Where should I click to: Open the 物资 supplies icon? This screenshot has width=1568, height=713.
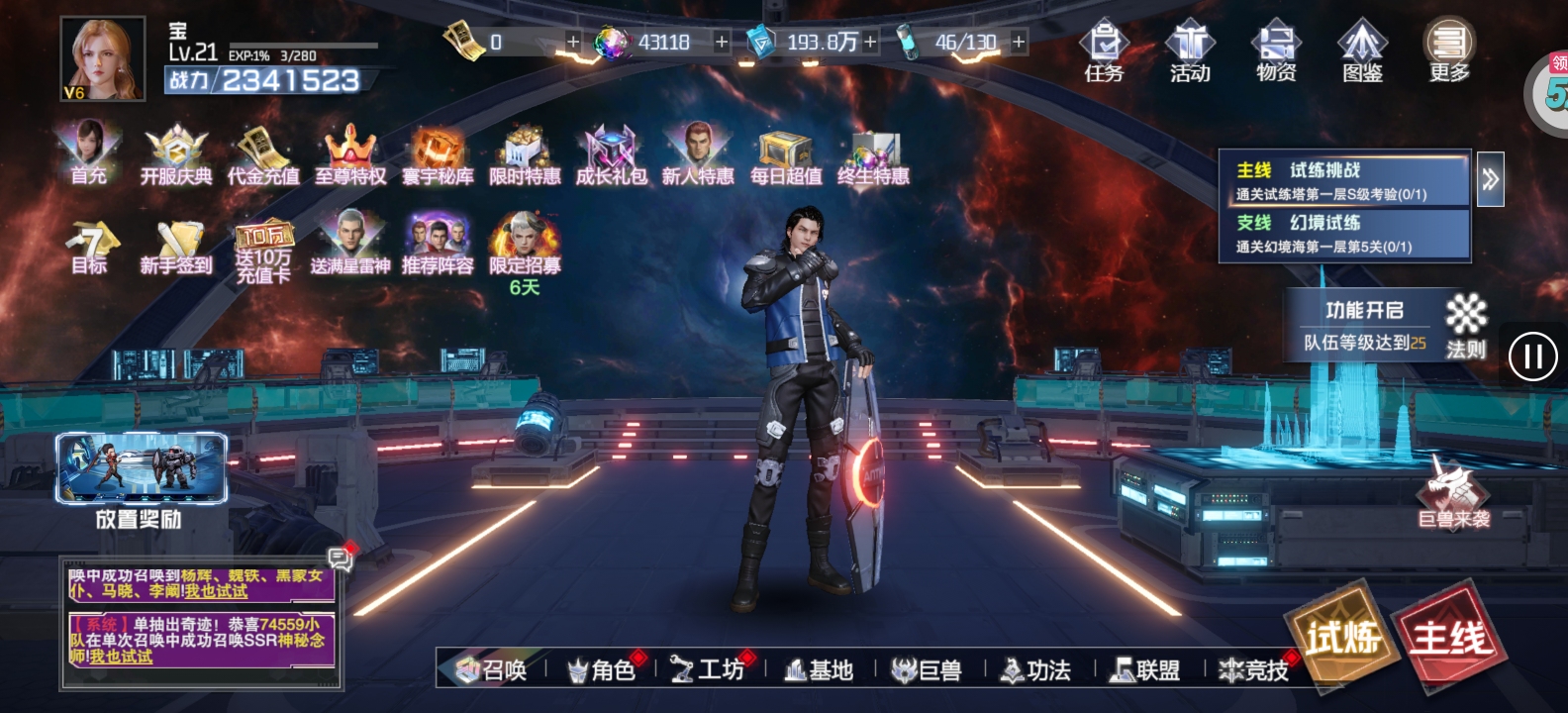1276,51
